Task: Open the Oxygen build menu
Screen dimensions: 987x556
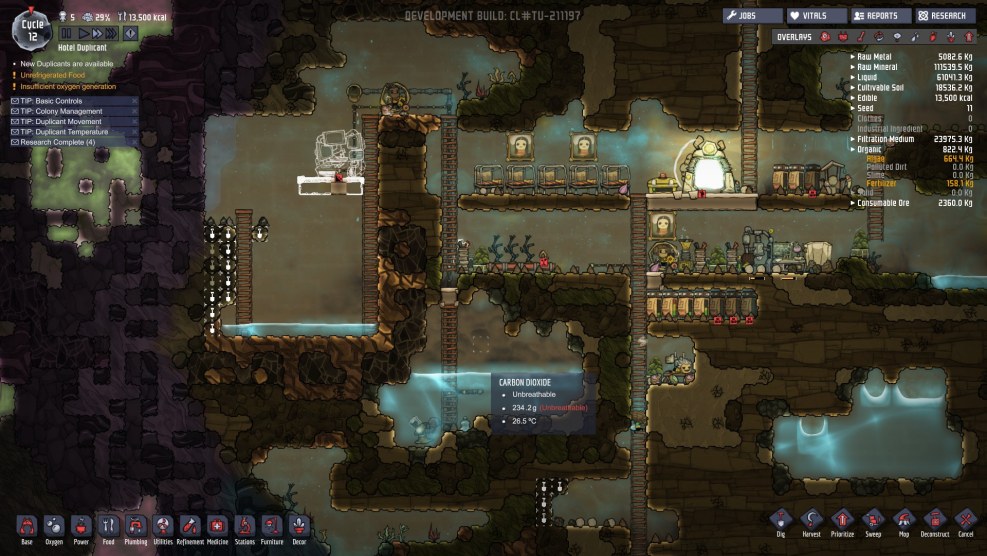Action: [54, 526]
